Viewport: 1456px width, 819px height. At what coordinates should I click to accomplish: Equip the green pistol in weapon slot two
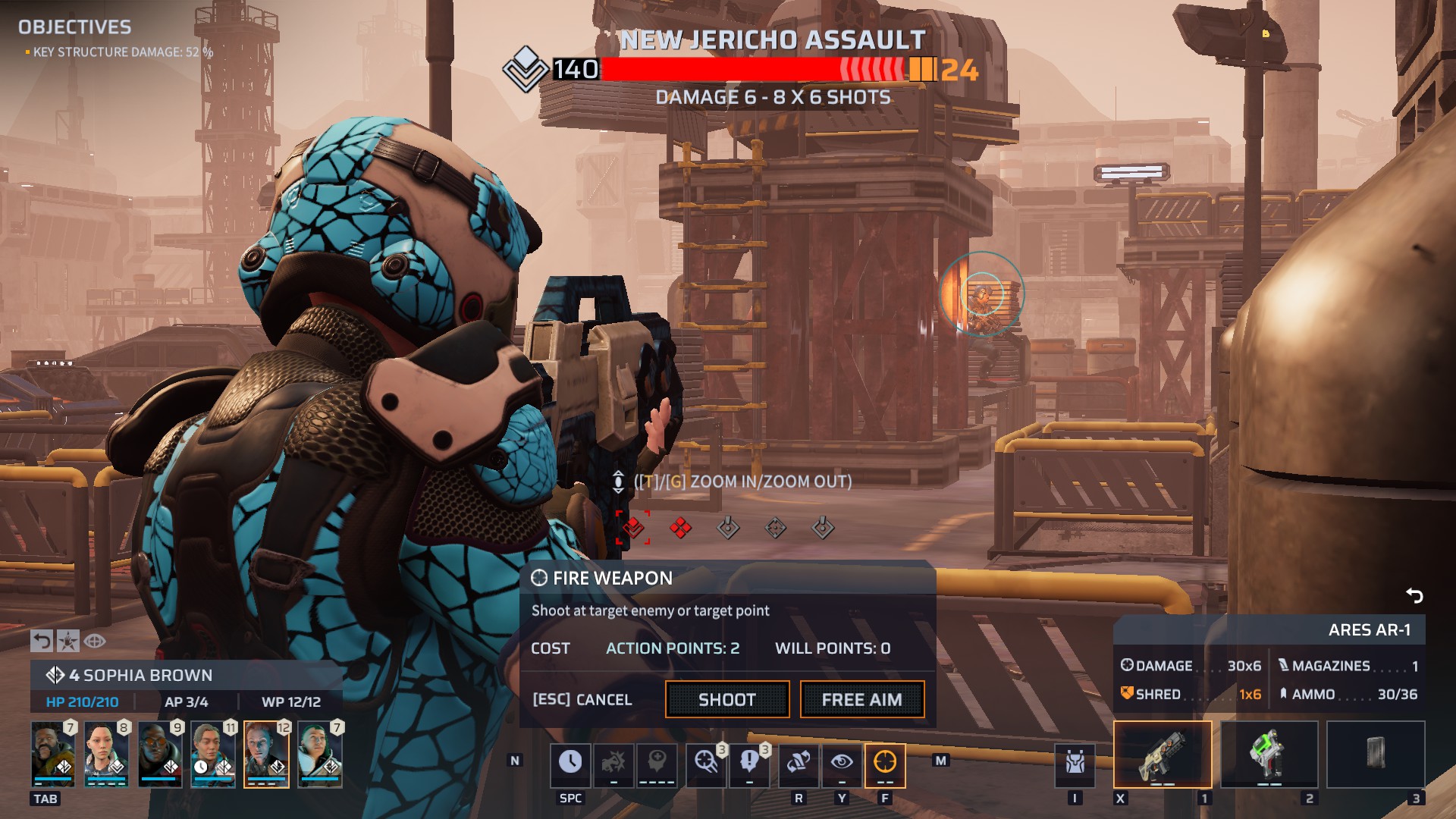click(1269, 755)
